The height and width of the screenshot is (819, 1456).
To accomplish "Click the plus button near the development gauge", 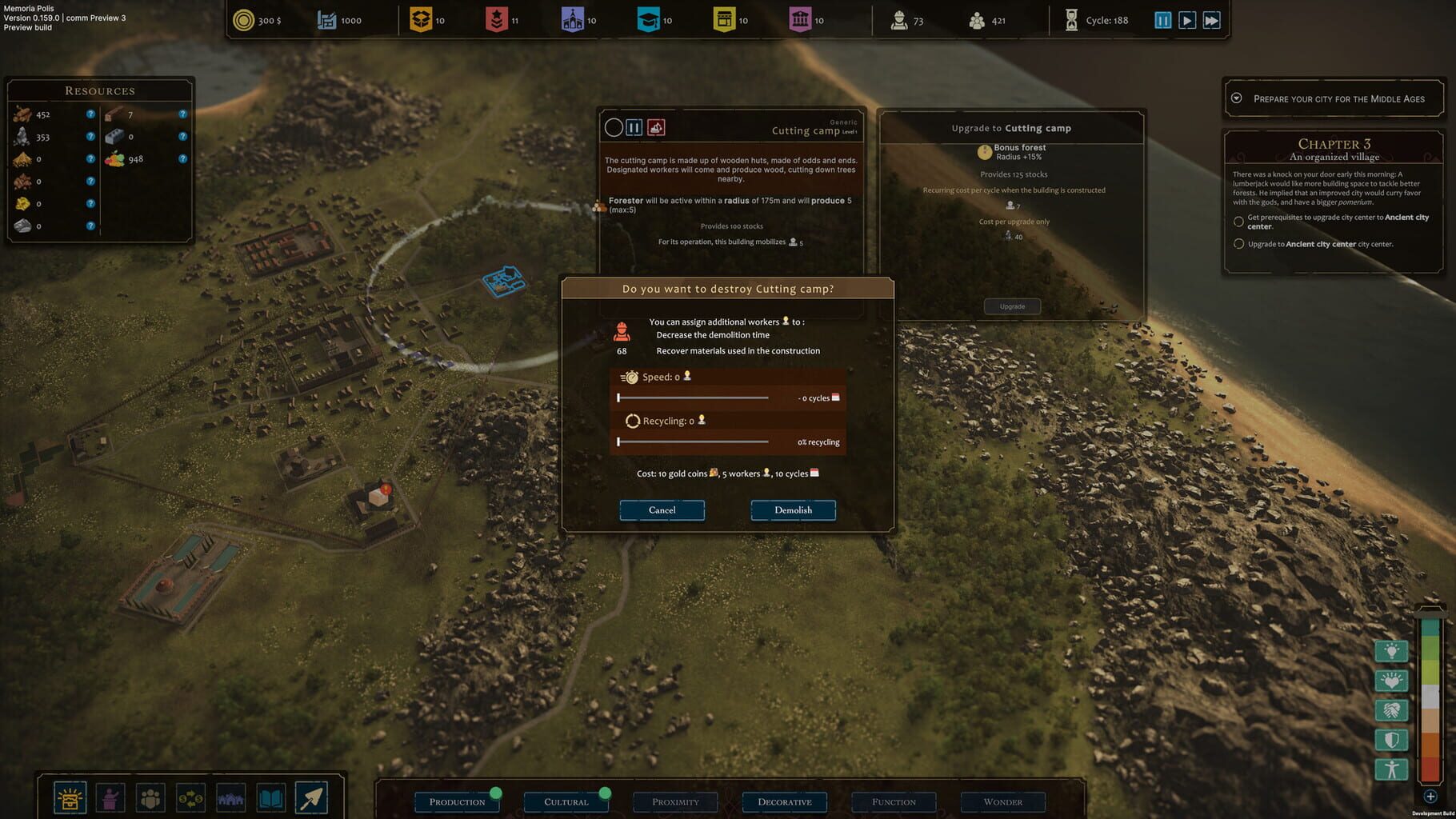I will 1430,796.
